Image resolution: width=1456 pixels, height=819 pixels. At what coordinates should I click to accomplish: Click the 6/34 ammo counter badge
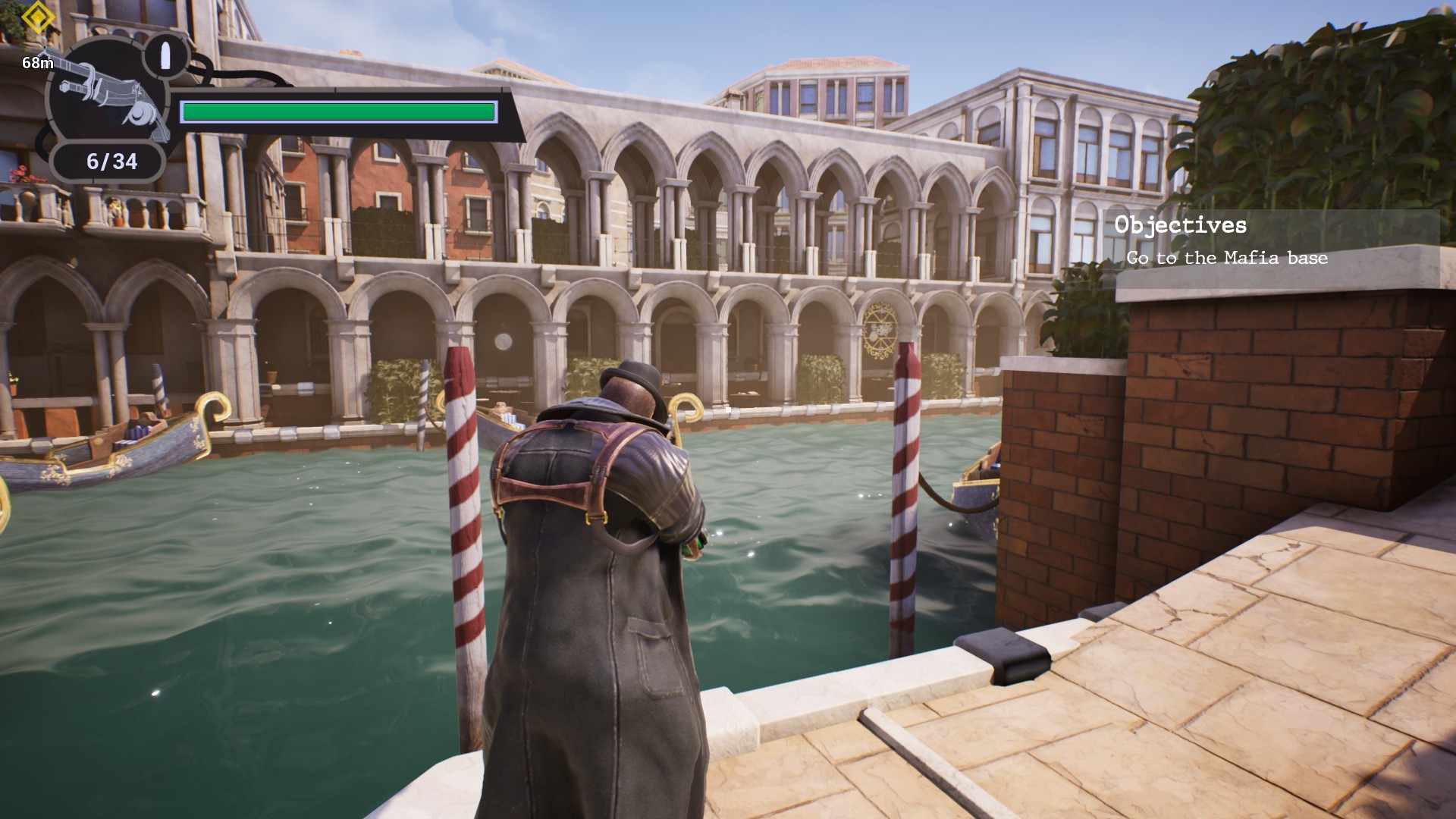pyautogui.click(x=108, y=160)
